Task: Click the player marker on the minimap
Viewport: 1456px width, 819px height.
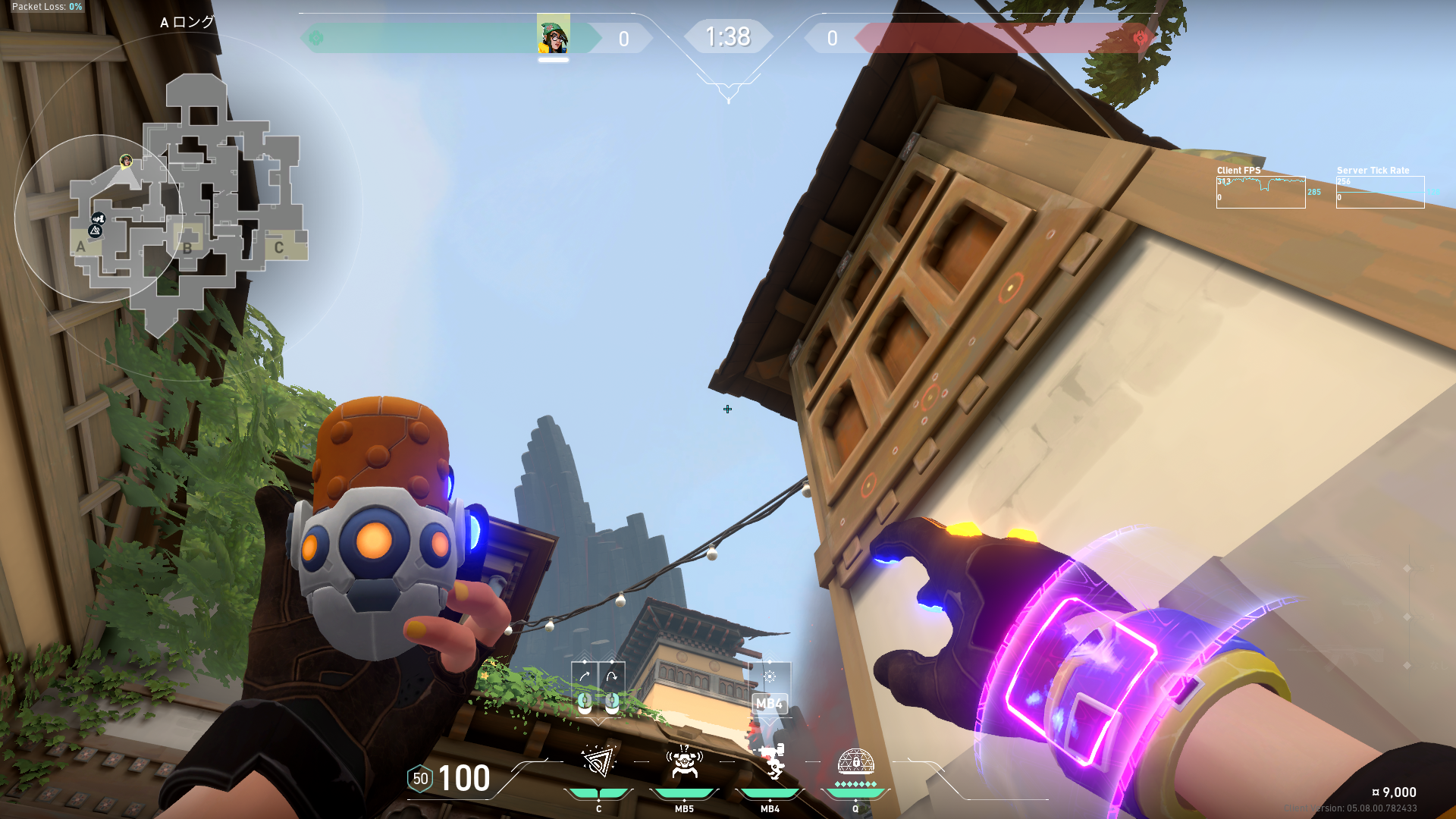Action: click(126, 161)
